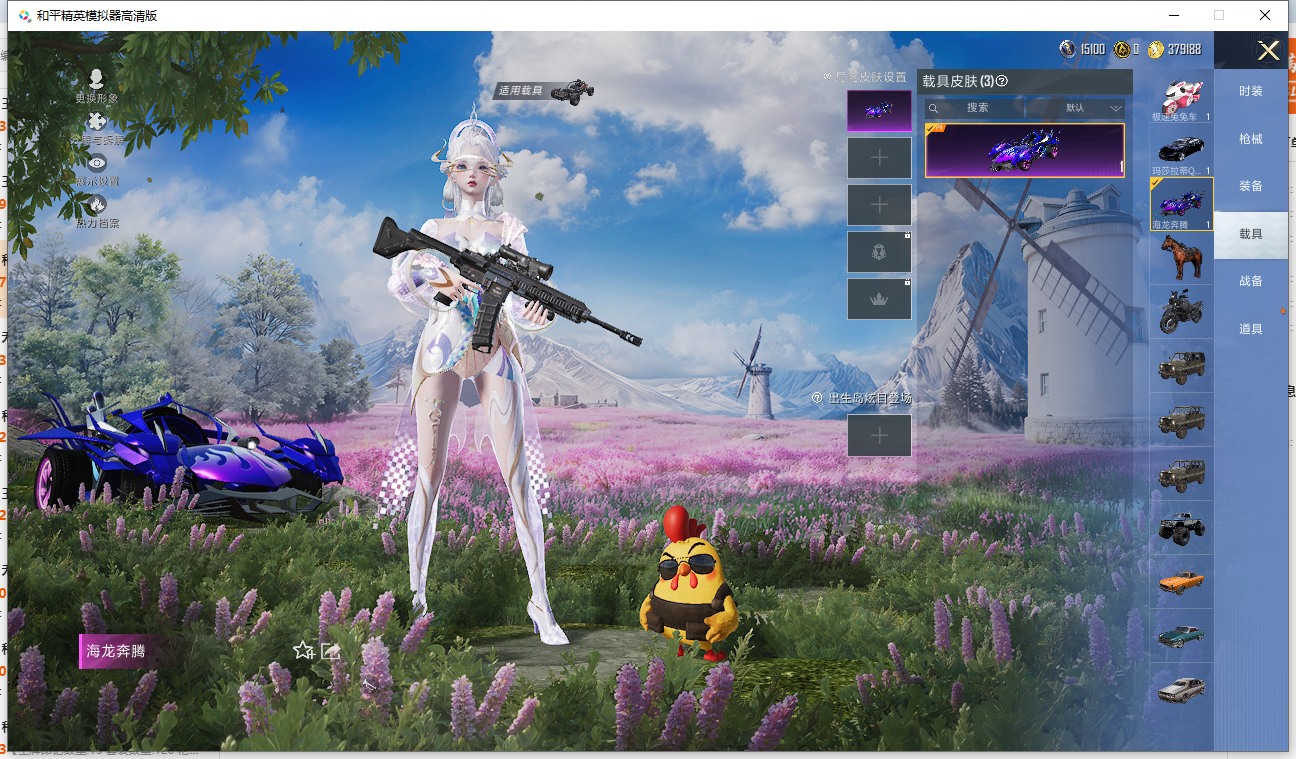The image size is (1296, 759).
Task: Open 展示设置 display settings eye icon
Action: point(96,164)
